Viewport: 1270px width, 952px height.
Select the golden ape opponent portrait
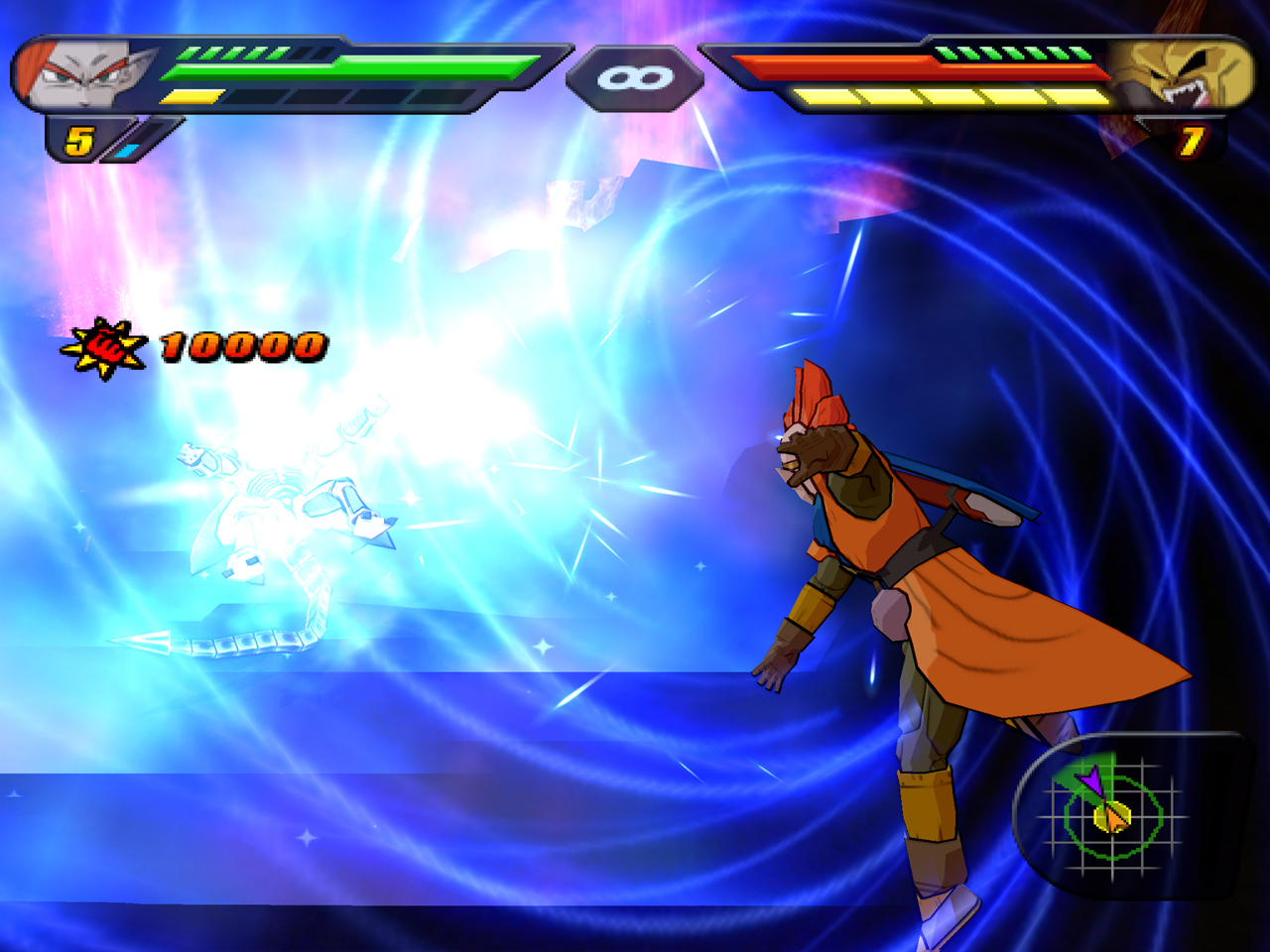pos(1181,75)
